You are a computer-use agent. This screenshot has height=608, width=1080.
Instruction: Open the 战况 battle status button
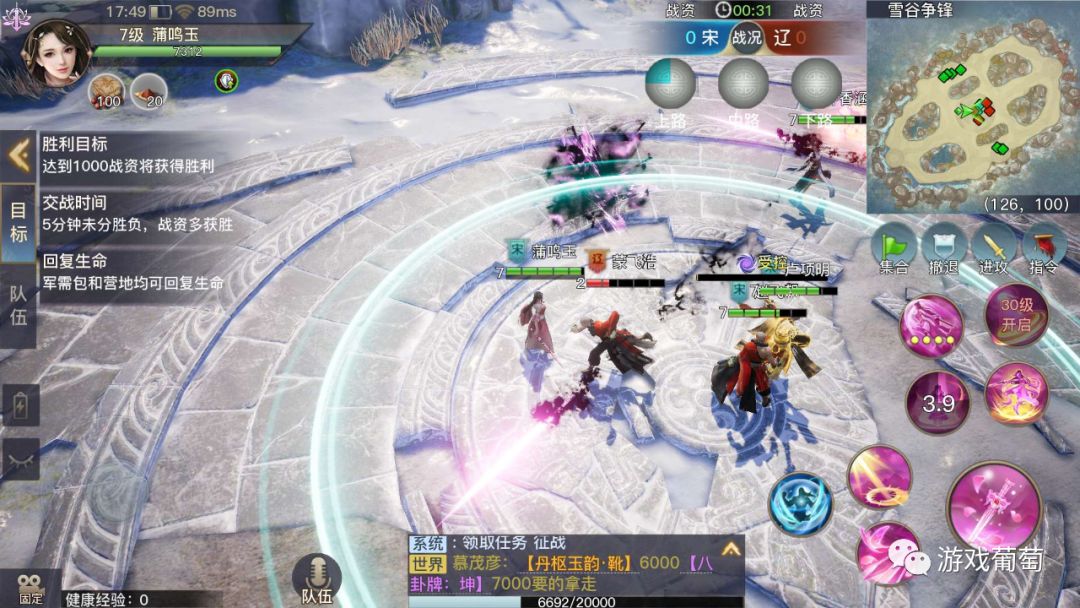point(746,38)
